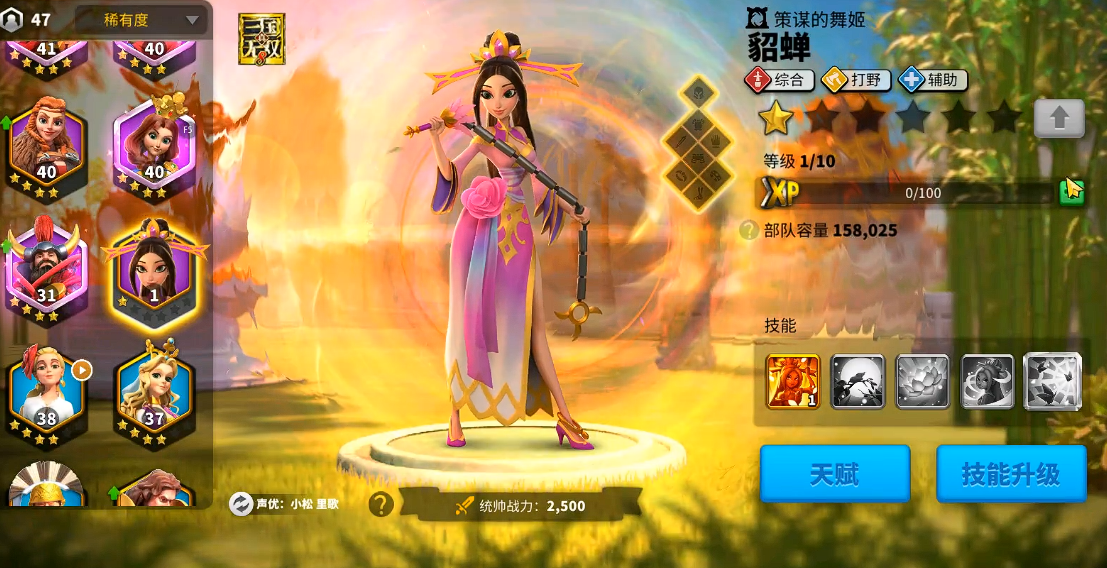Open the 技能升级 skill upgrade screen
The width and height of the screenshot is (1107, 568).
point(1010,473)
